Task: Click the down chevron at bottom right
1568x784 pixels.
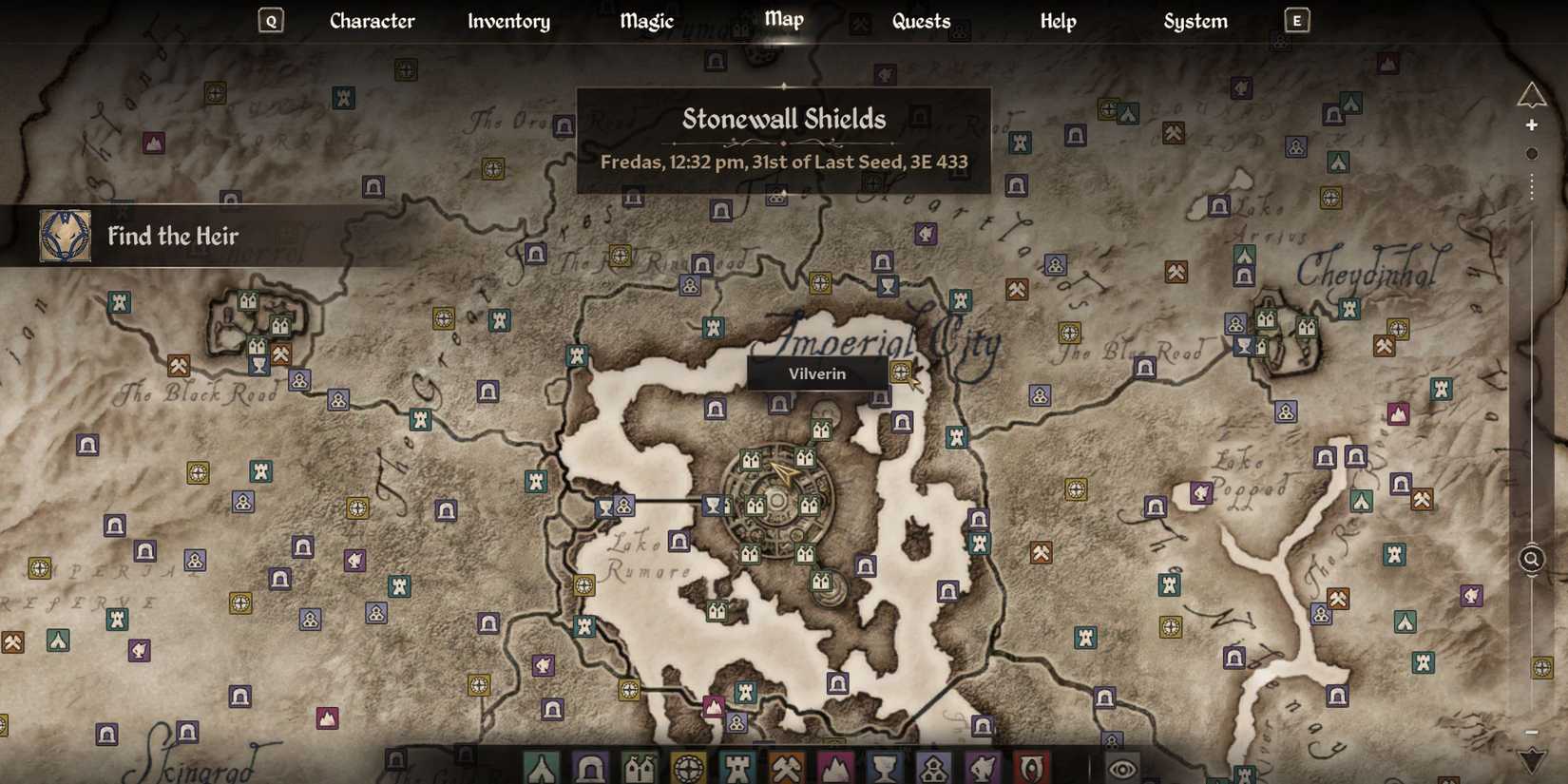Action: 1532,760
